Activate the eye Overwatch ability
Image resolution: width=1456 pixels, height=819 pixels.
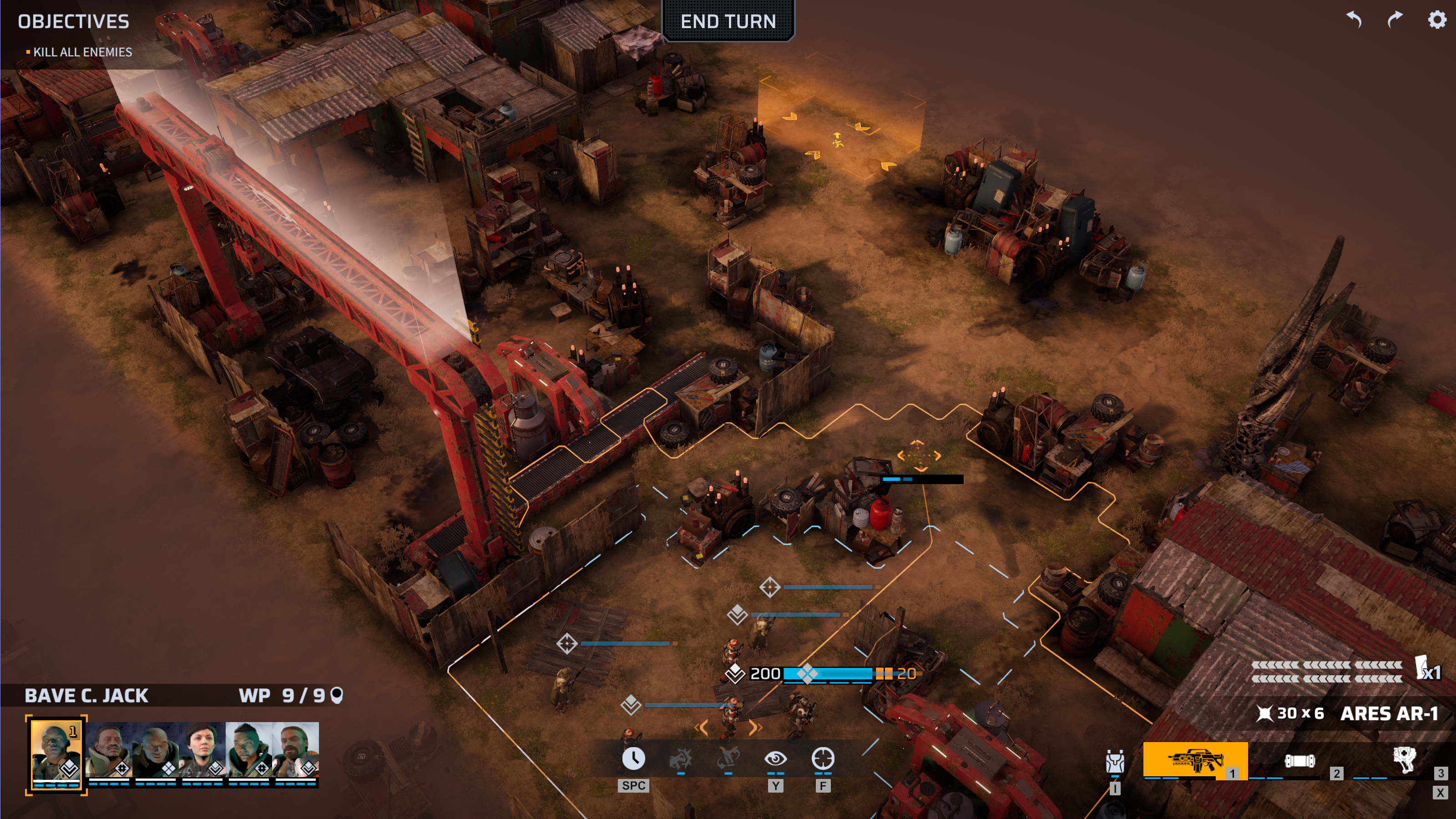pyautogui.click(x=775, y=759)
